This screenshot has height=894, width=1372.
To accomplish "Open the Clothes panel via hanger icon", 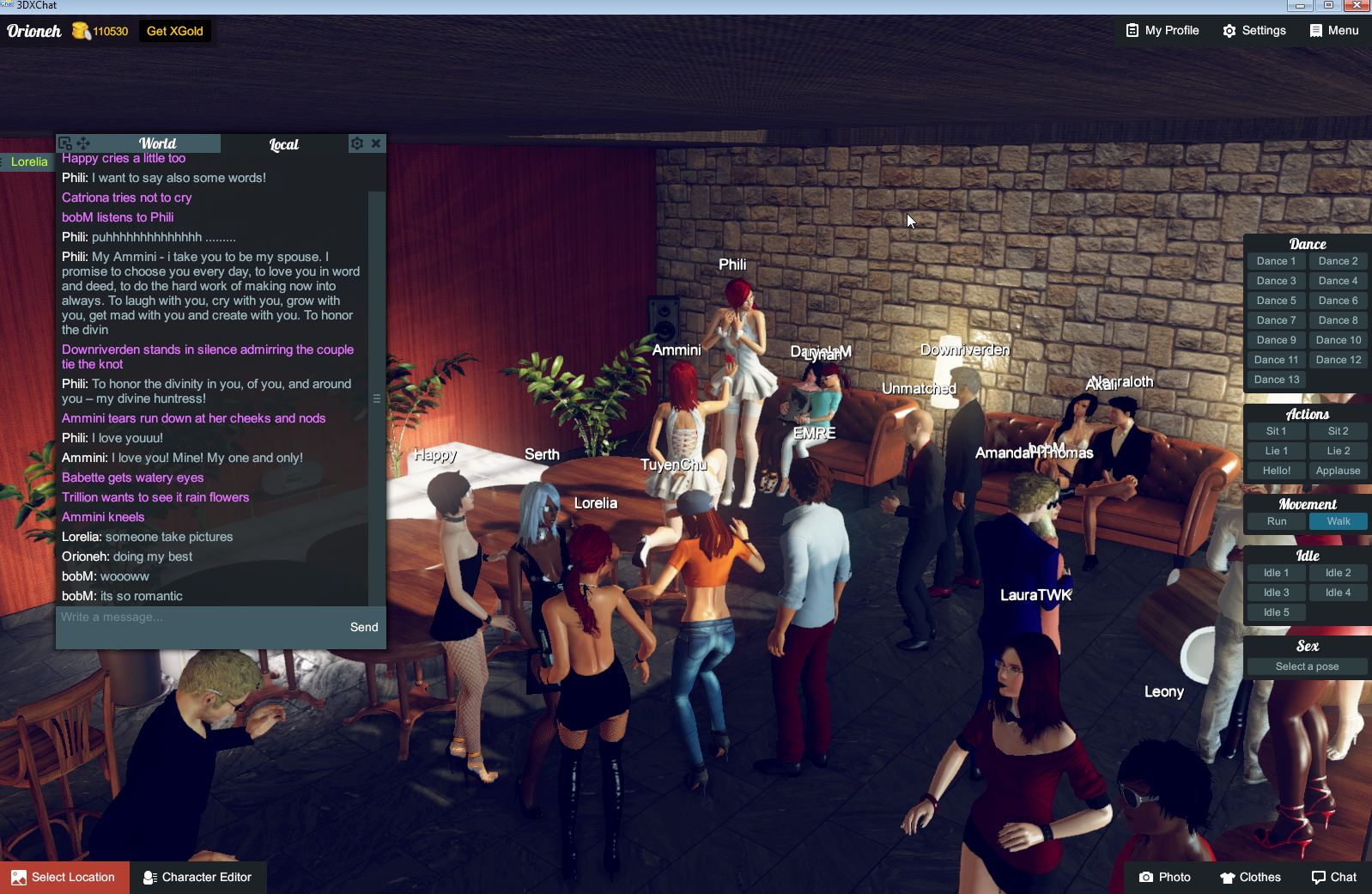I will point(1250,877).
